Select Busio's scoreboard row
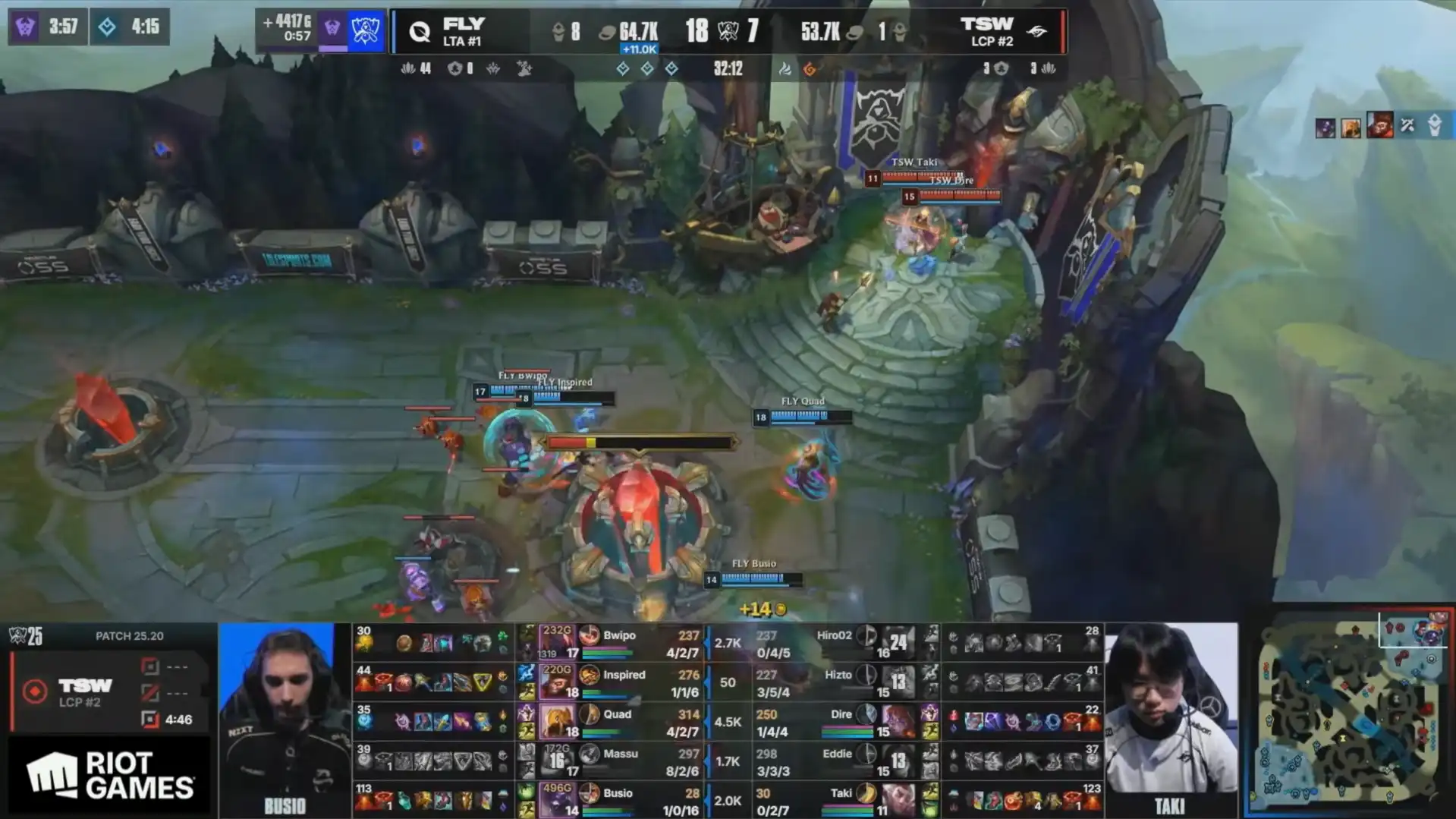Screen dimensions: 1456x819 tap(618, 800)
